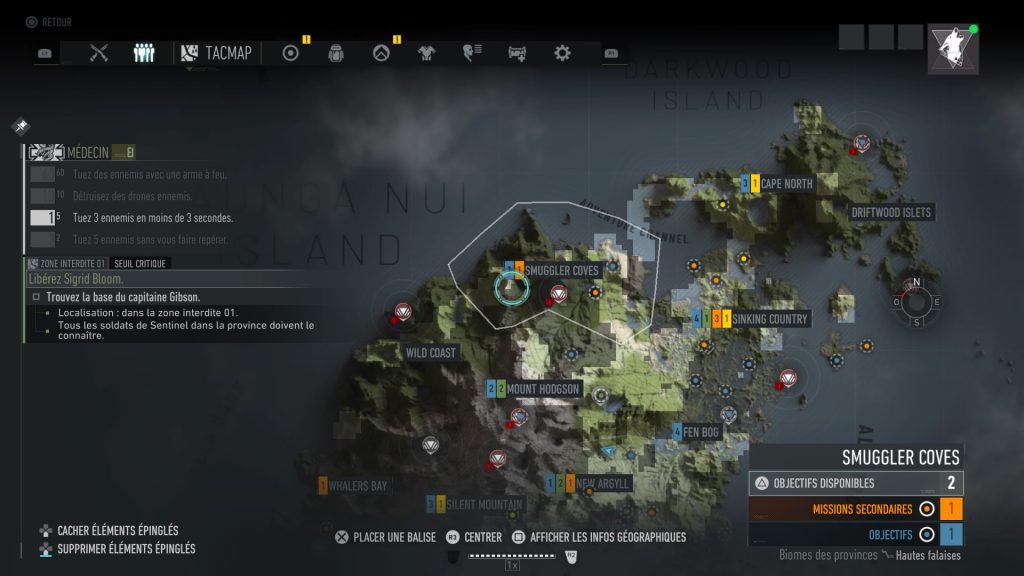
Task: Pick the Driftwood Islets province label
Action: (890, 212)
